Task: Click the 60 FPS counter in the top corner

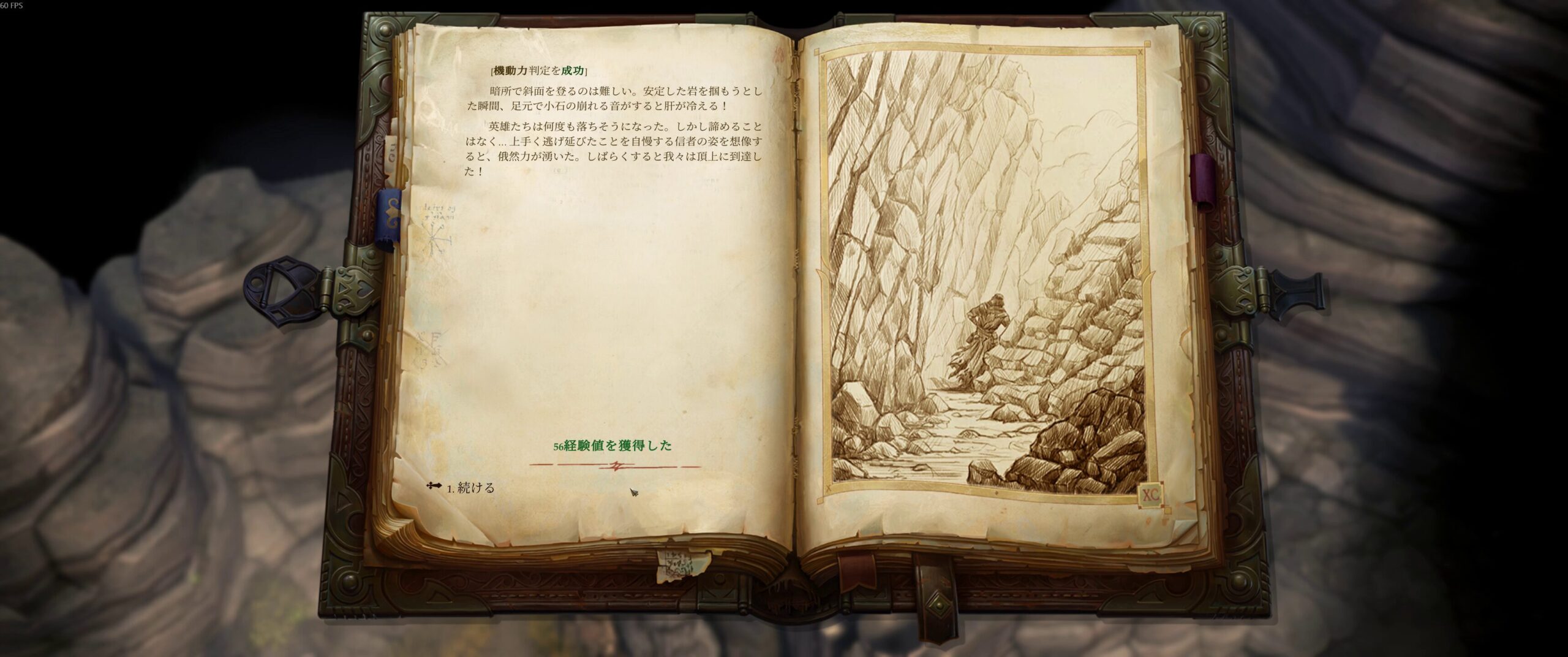Action: [x=12, y=4]
